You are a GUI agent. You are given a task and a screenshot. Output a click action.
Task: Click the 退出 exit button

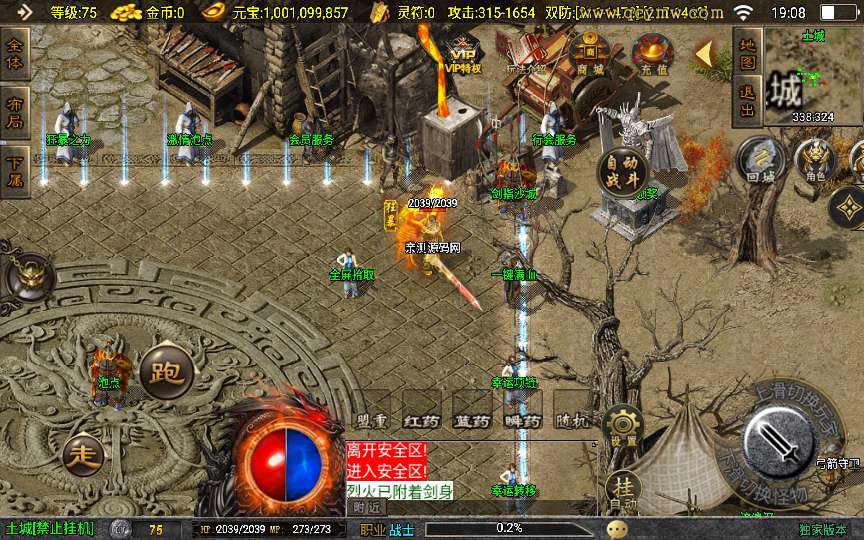click(746, 100)
